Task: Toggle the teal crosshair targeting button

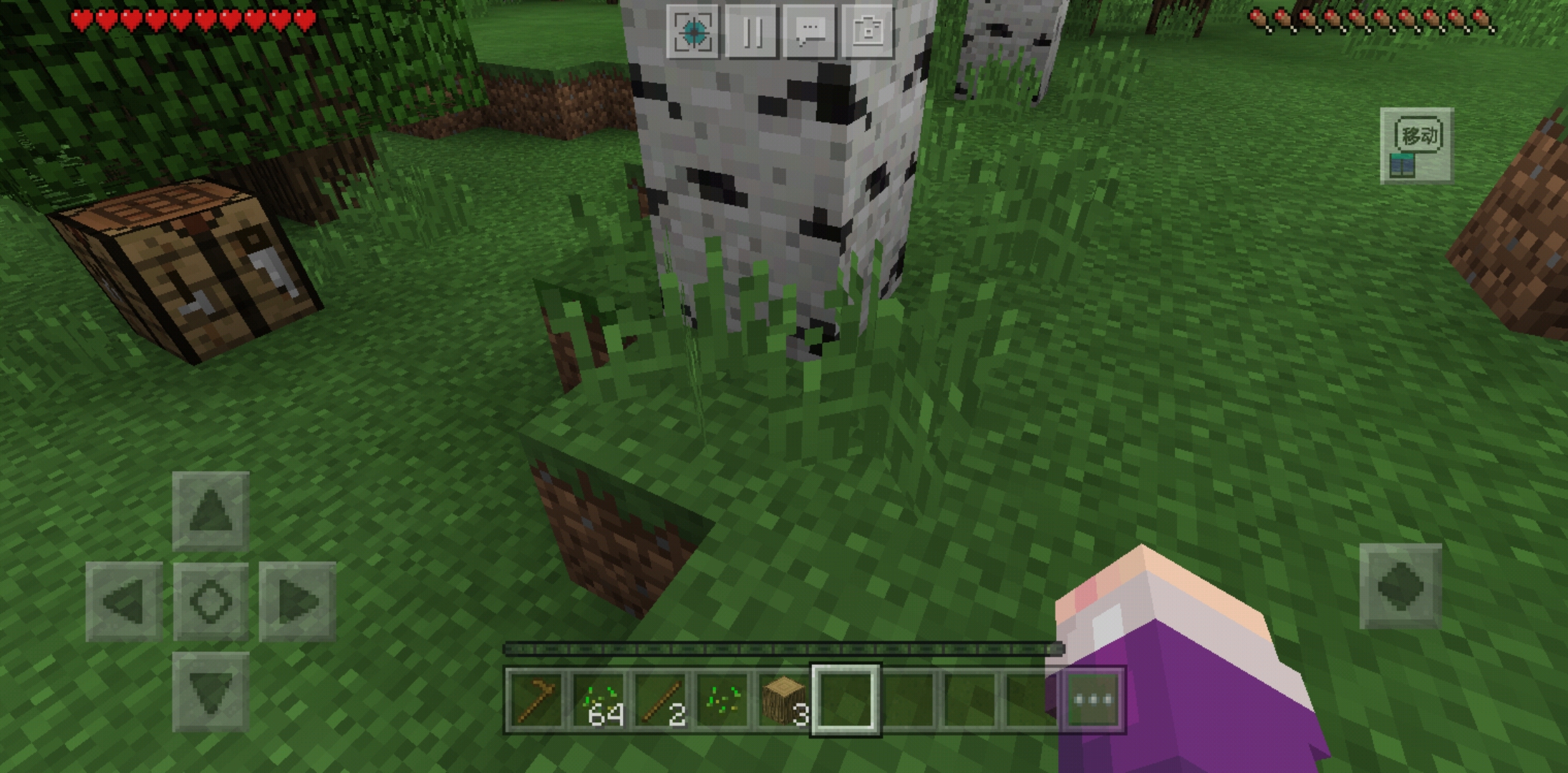Action: (x=692, y=32)
